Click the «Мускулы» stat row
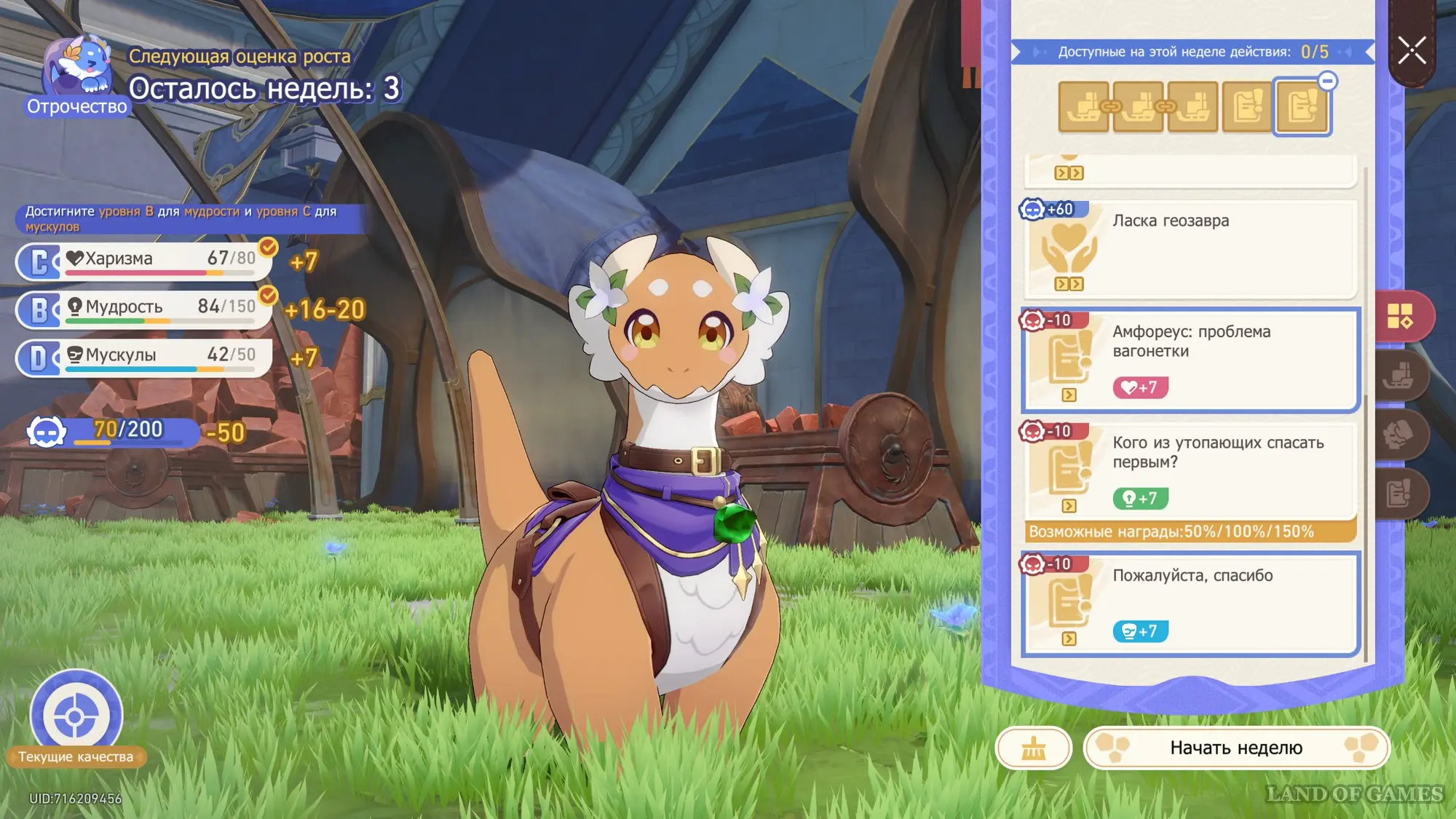 click(x=146, y=356)
